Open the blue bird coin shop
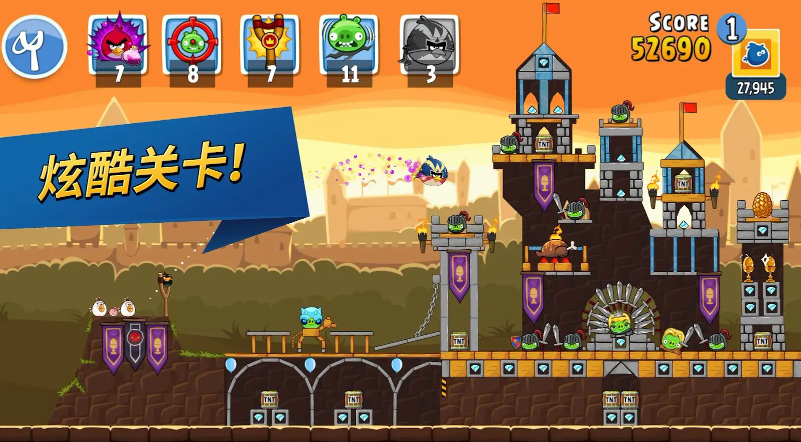Screen dimensions: 801x442 tap(755, 54)
